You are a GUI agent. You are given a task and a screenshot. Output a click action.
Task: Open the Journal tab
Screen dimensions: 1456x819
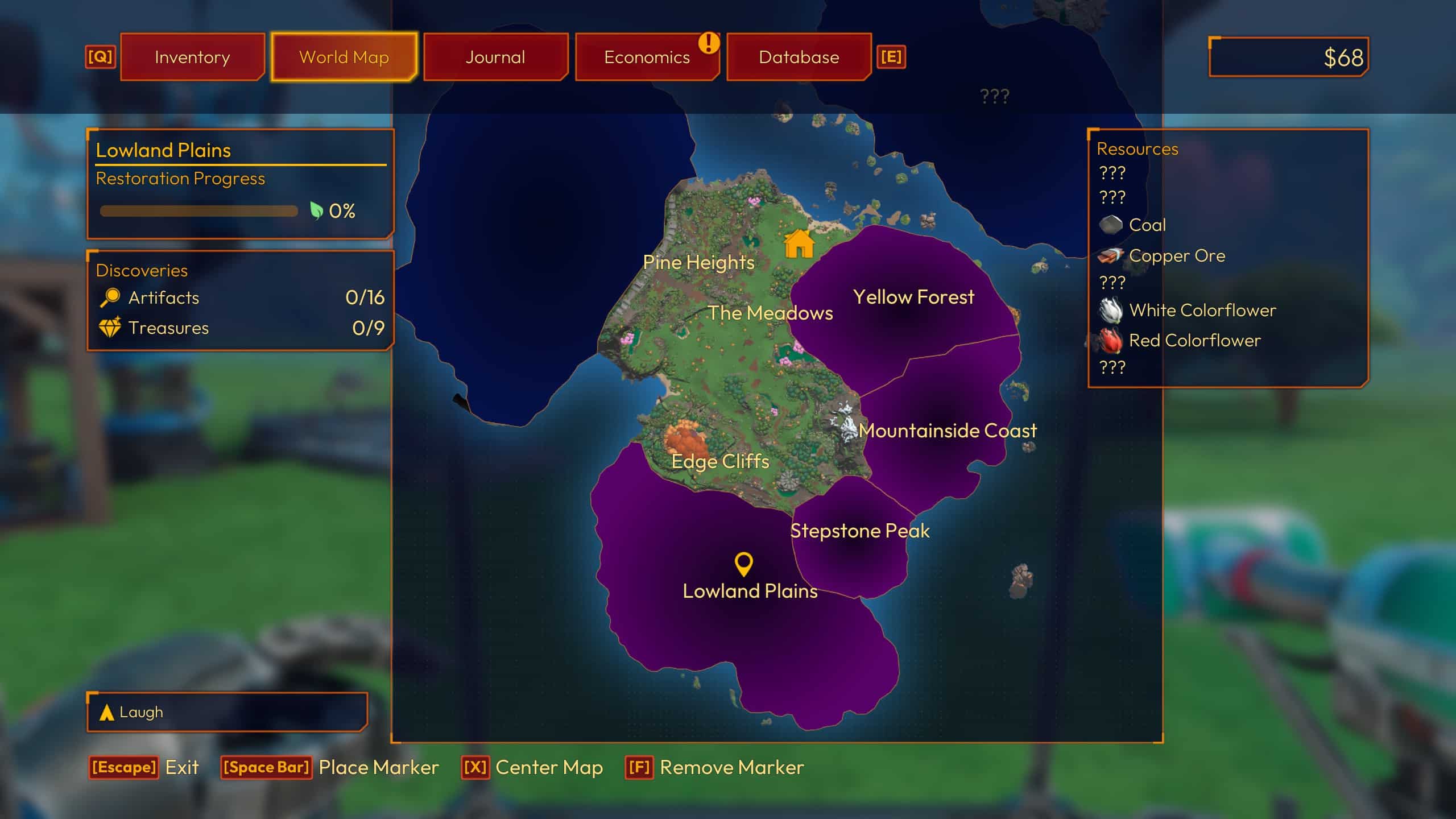pyautogui.click(x=495, y=57)
